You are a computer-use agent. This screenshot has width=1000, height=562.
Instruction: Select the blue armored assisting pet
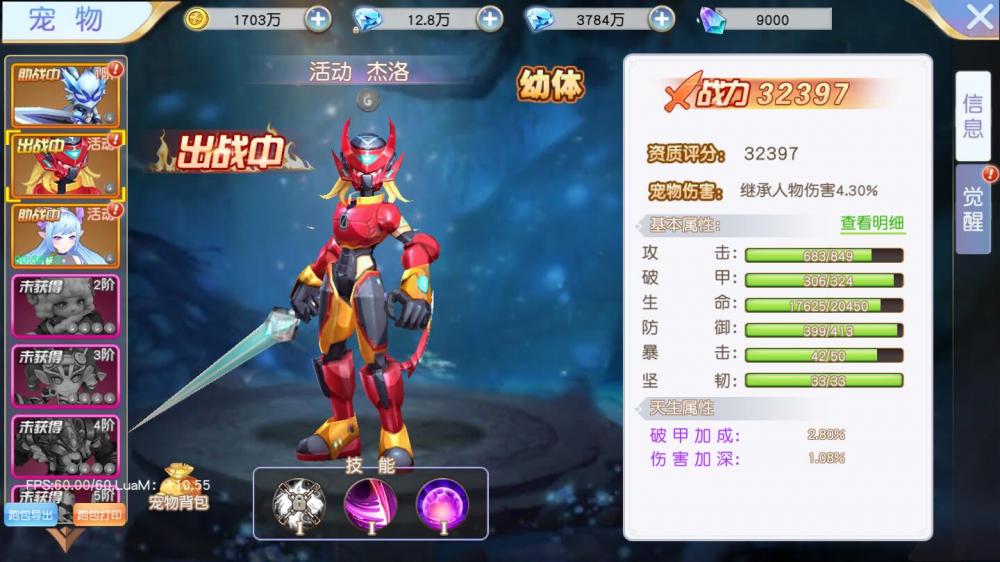tap(65, 96)
